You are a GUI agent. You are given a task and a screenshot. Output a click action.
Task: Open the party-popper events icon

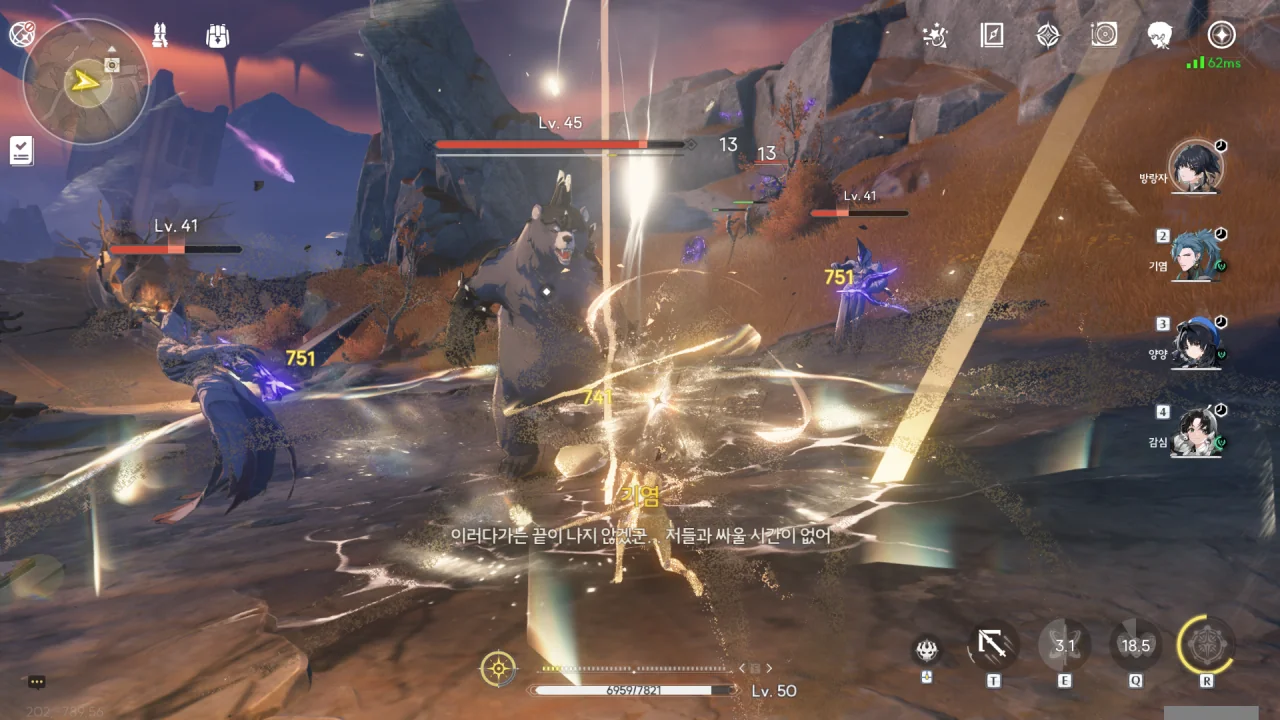(x=935, y=36)
